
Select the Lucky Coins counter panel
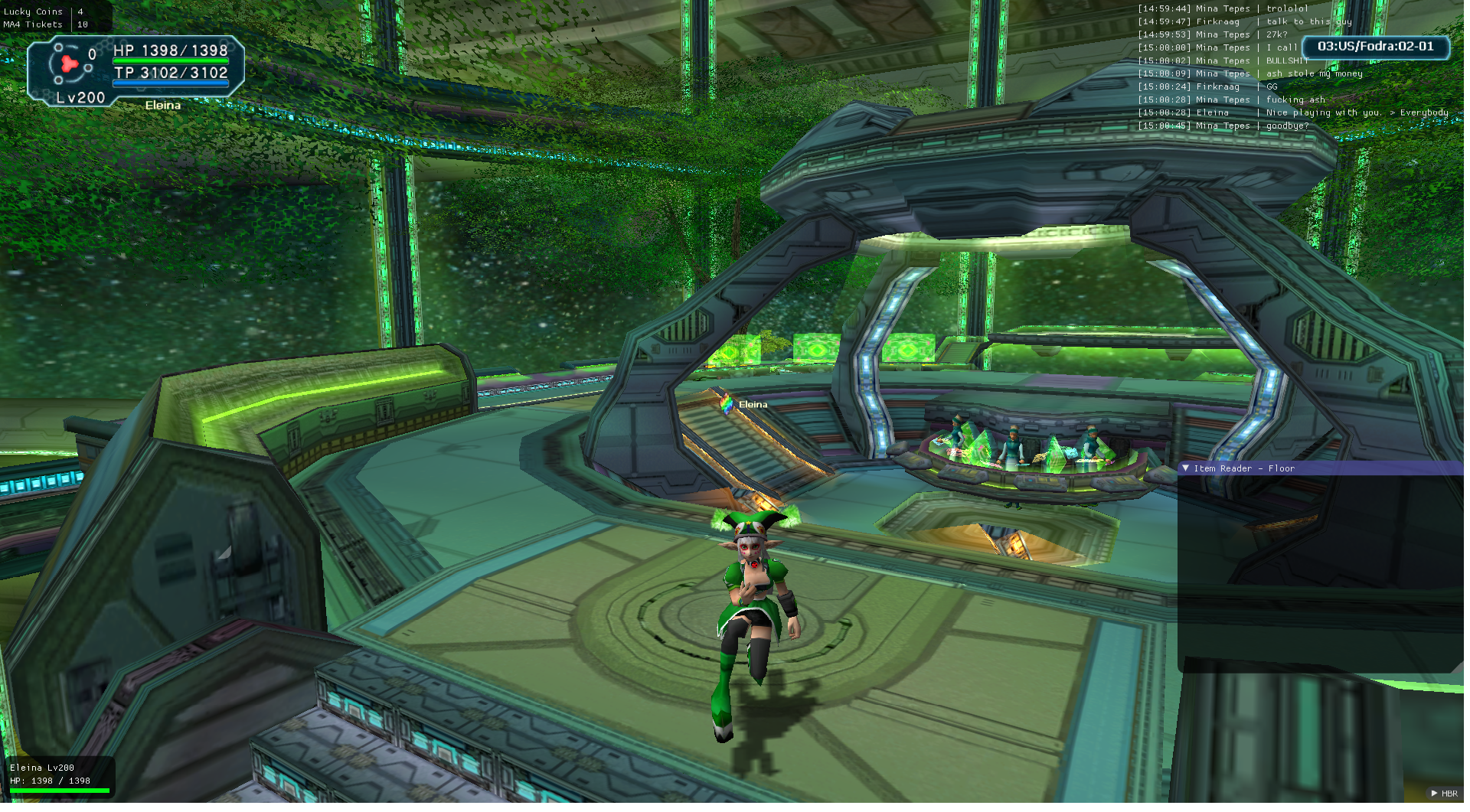coord(46,18)
